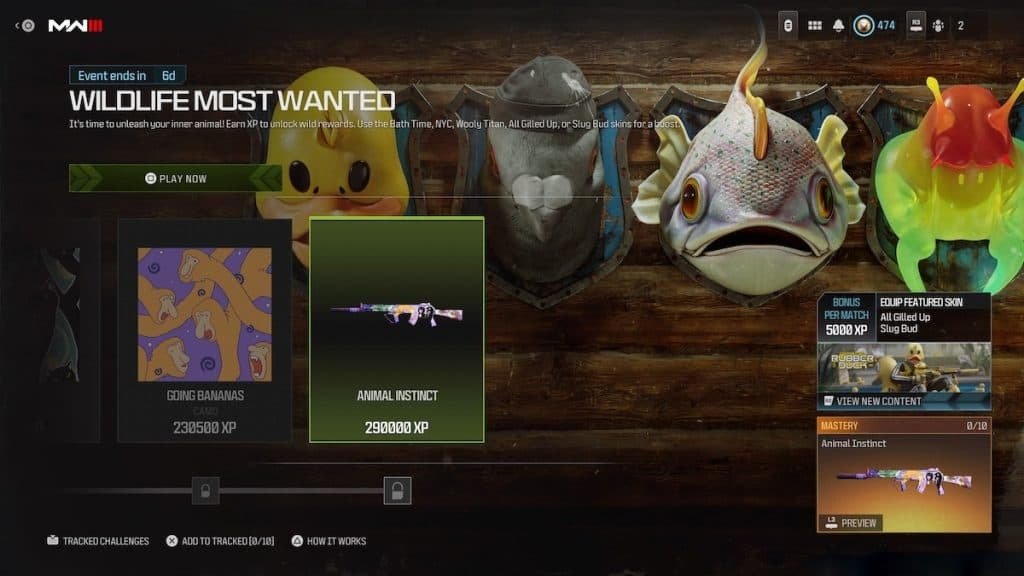Select the Animal Instinct weapon reward
This screenshot has width=1024, height=576.
(397, 330)
